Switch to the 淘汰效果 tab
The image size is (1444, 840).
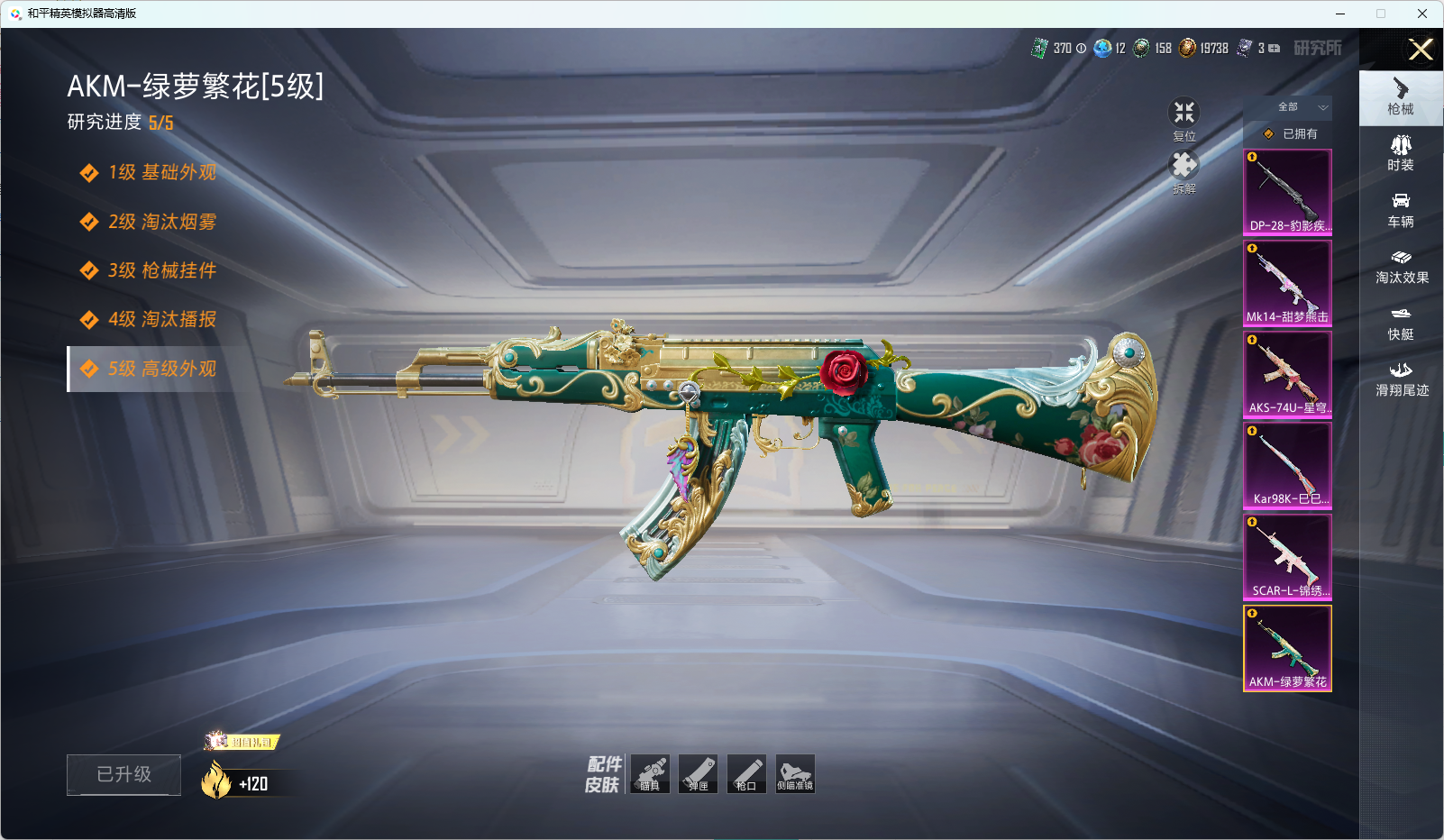coord(1401,267)
